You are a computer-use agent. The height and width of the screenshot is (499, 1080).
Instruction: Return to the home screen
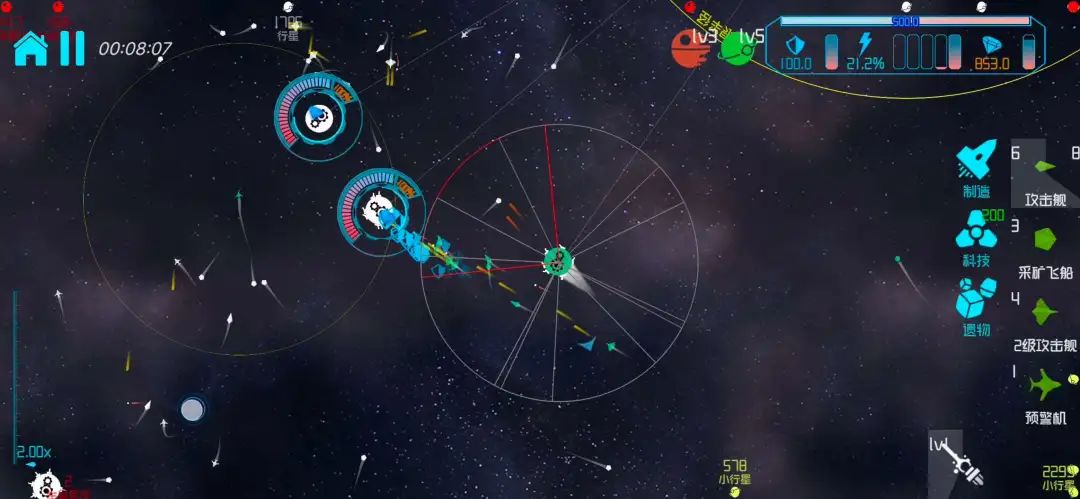pyautogui.click(x=30, y=47)
